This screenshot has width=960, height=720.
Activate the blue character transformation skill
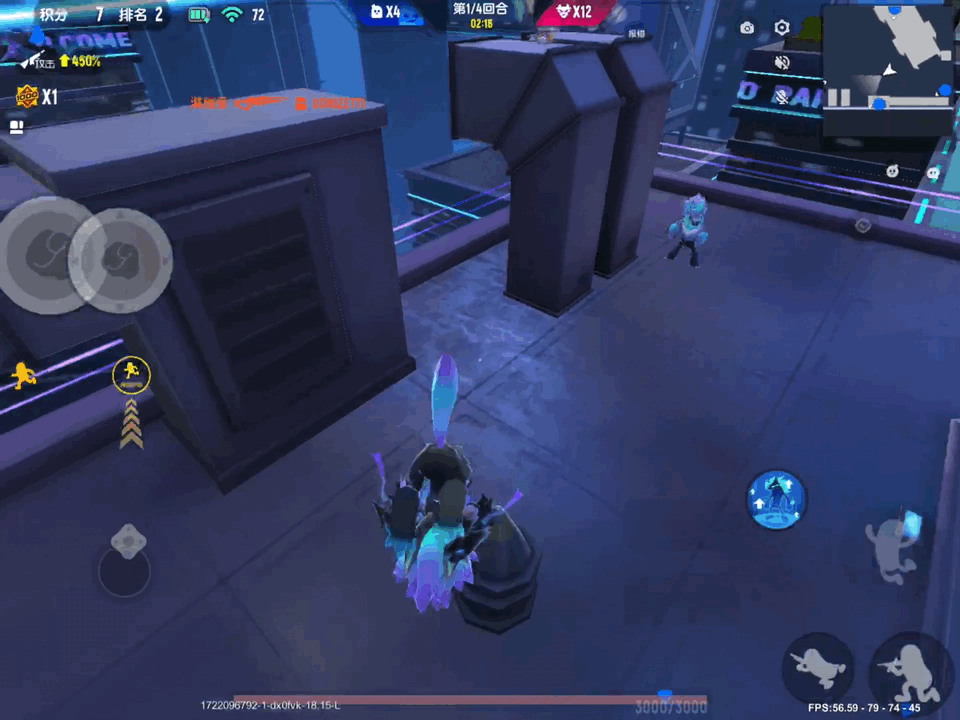pyautogui.click(x=777, y=499)
